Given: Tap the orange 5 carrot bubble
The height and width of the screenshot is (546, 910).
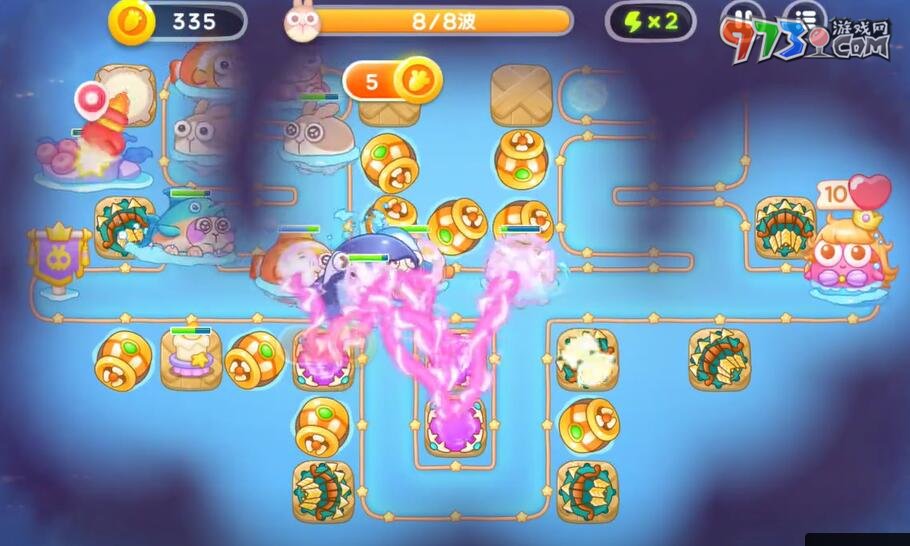Looking at the screenshot, I should click(x=392, y=81).
